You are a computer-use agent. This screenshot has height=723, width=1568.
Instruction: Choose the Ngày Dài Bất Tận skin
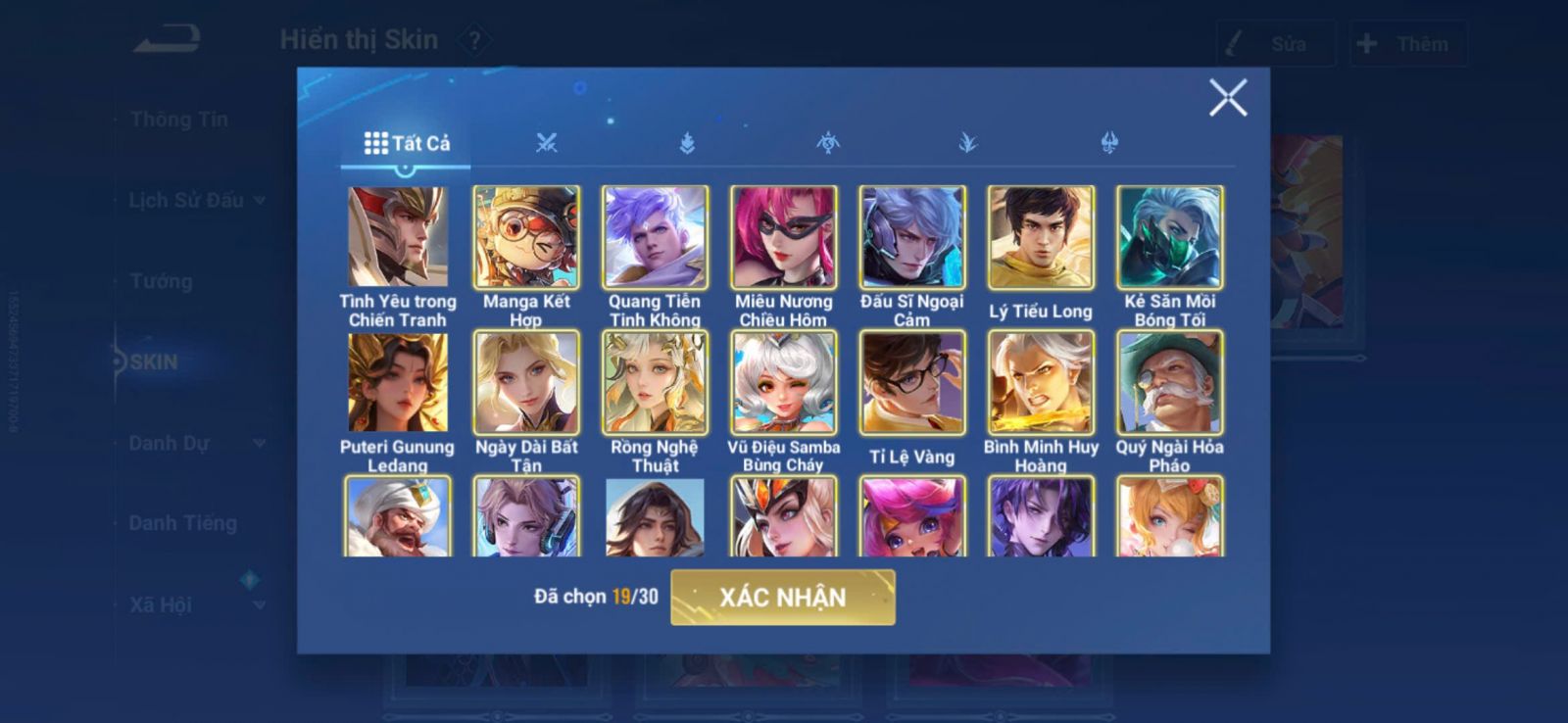526,382
